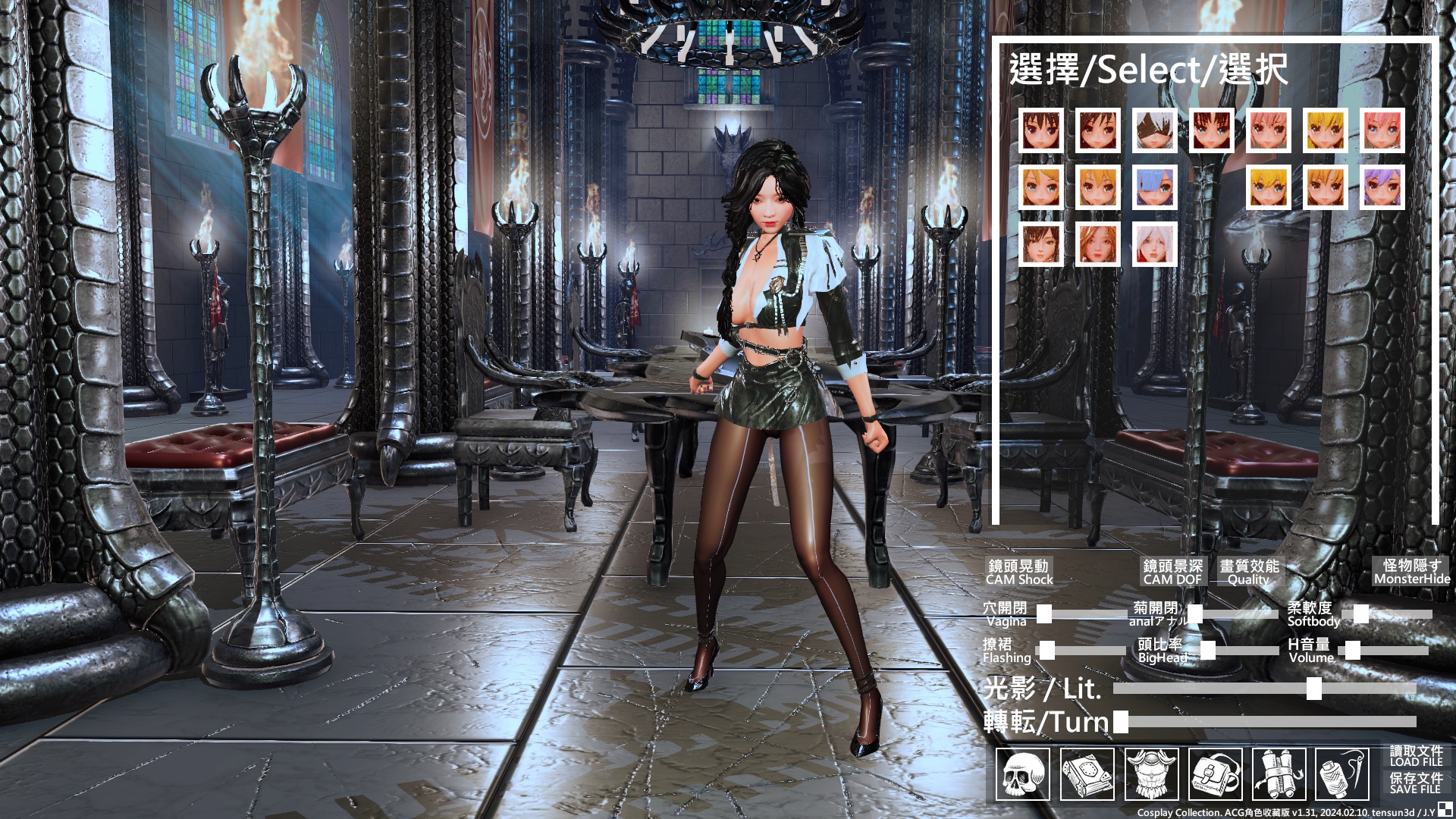This screenshot has width=1456, height=819.
Task: Open the thread and needle icon
Action: pos(1342,774)
